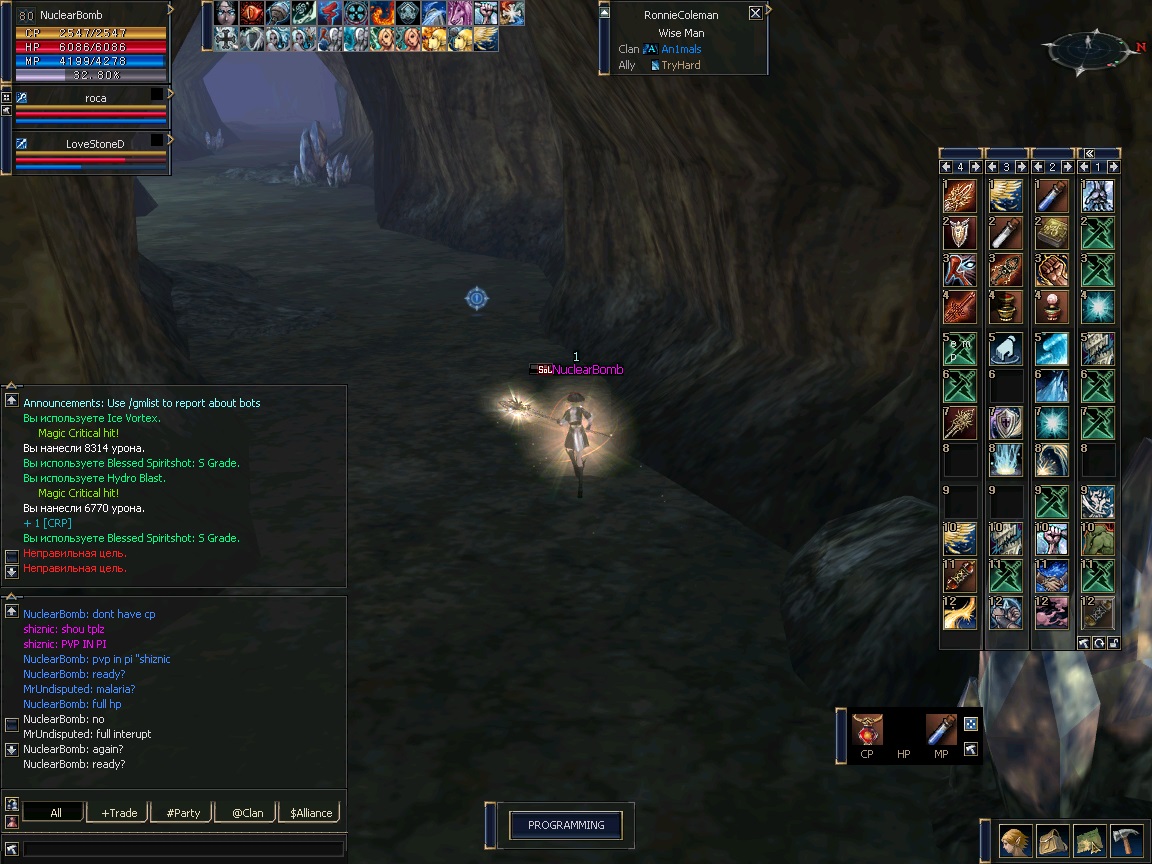Click the PROGRAMMING button

coord(566,825)
